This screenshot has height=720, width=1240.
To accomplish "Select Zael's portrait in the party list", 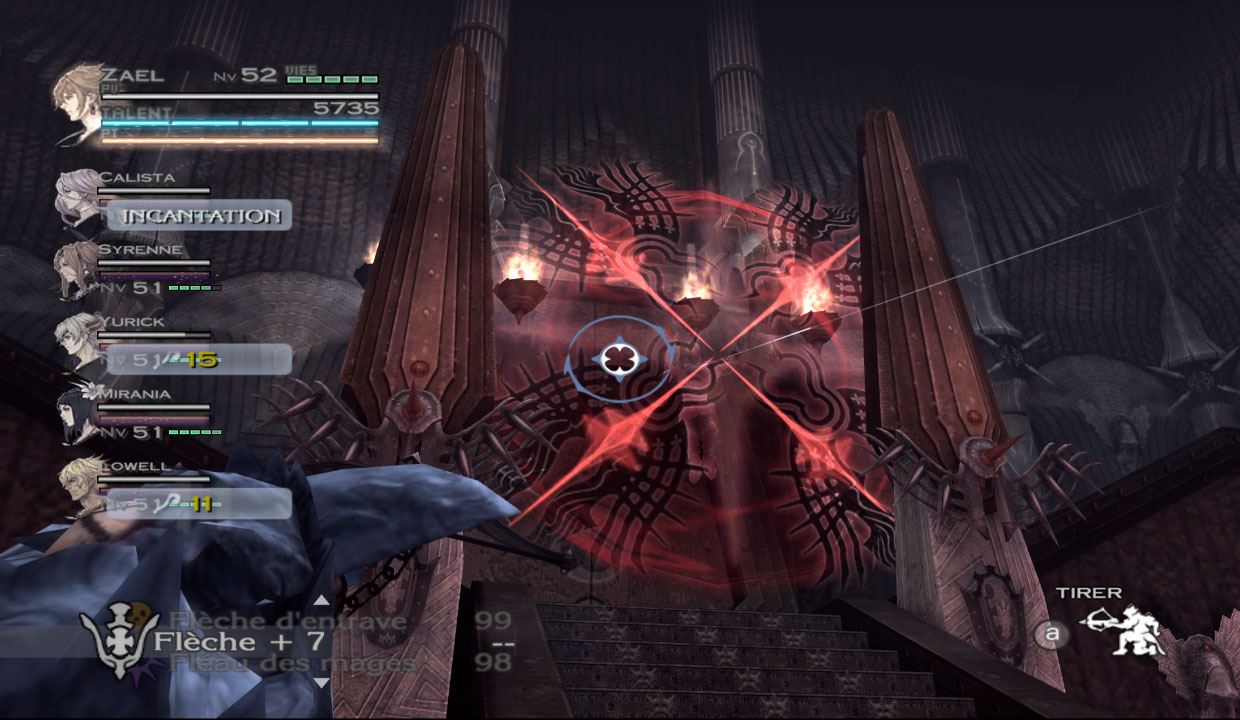I will [76, 105].
